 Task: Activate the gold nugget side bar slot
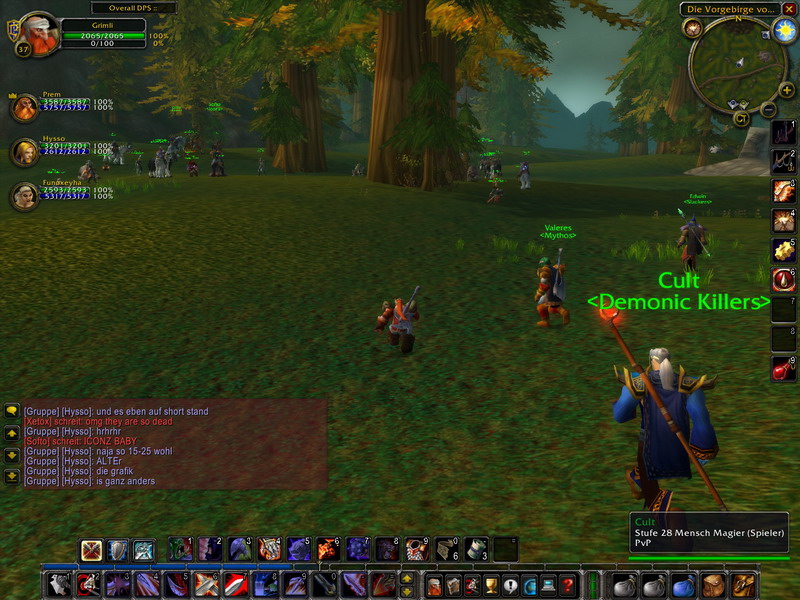click(784, 250)
